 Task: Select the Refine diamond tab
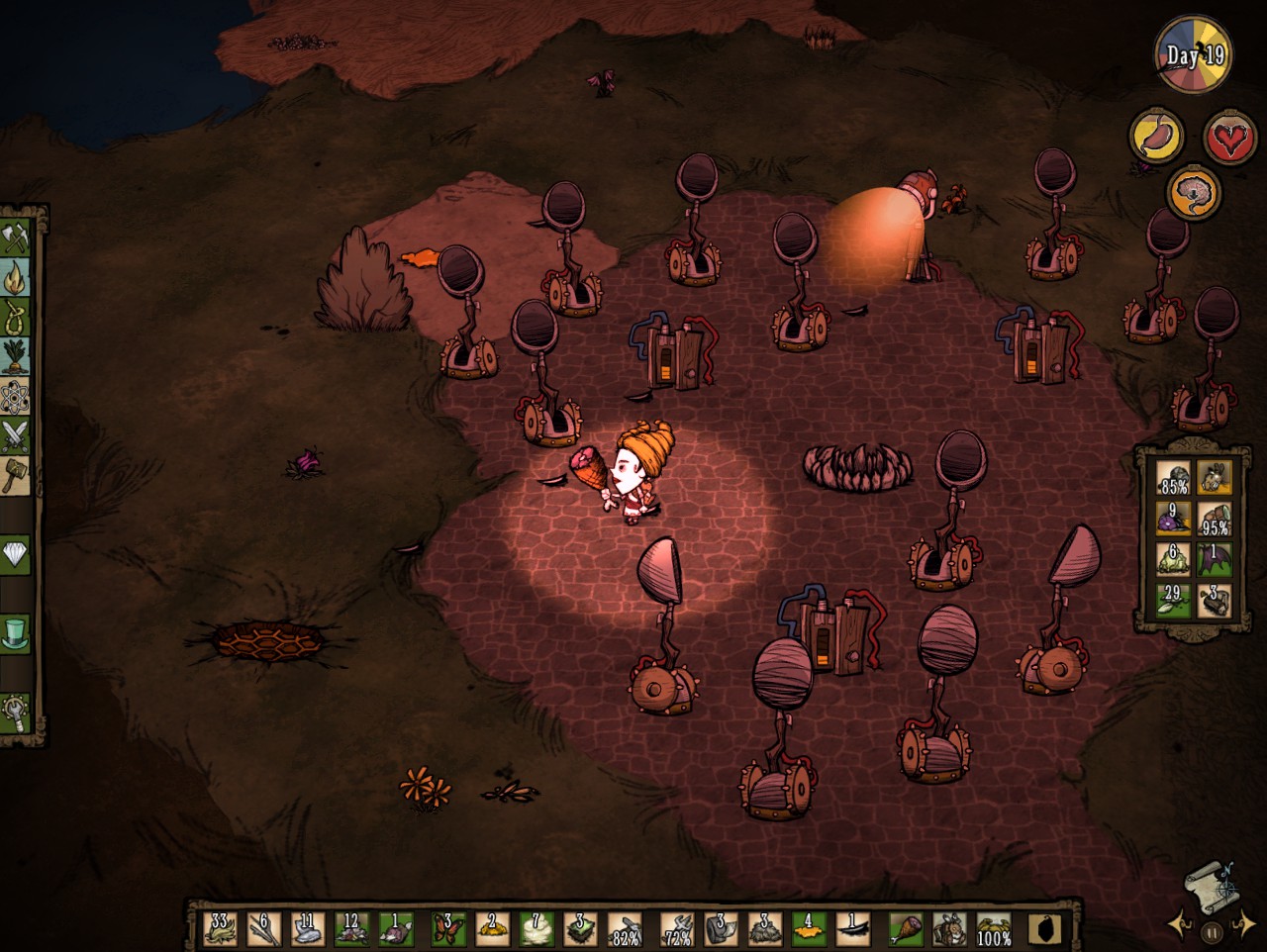point(18,554)
